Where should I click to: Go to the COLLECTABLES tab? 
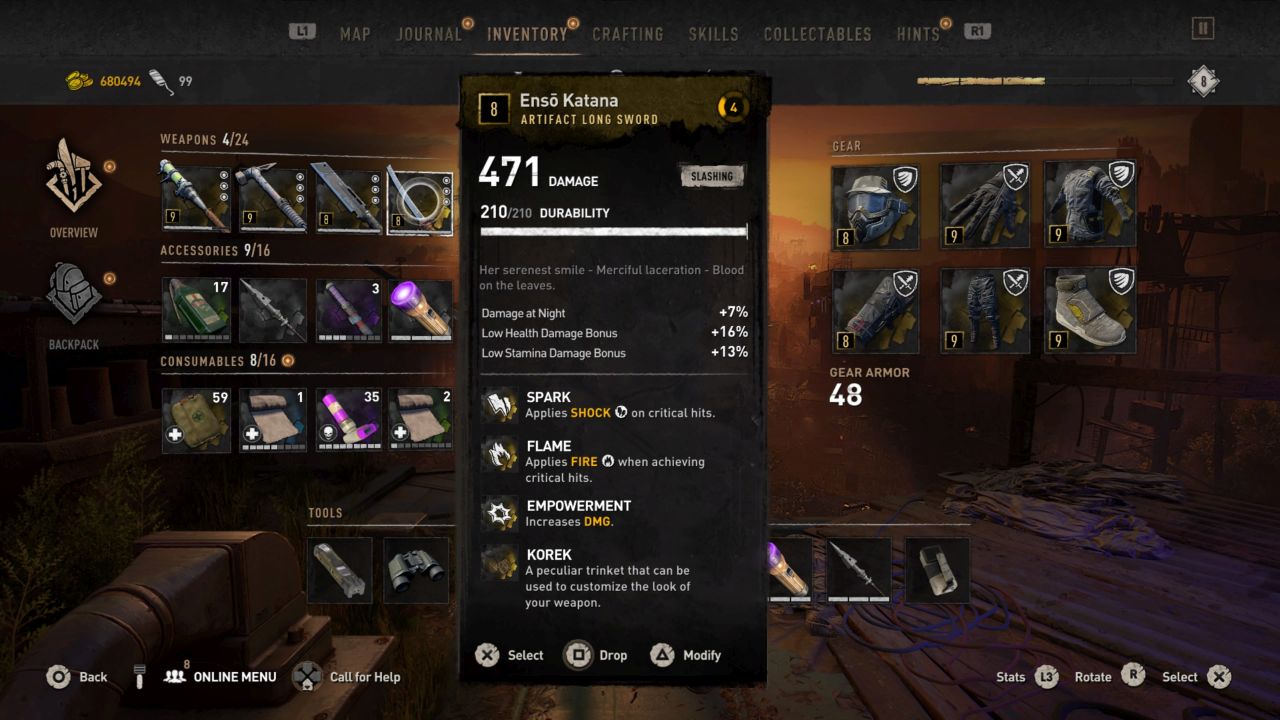pos(817,33)
